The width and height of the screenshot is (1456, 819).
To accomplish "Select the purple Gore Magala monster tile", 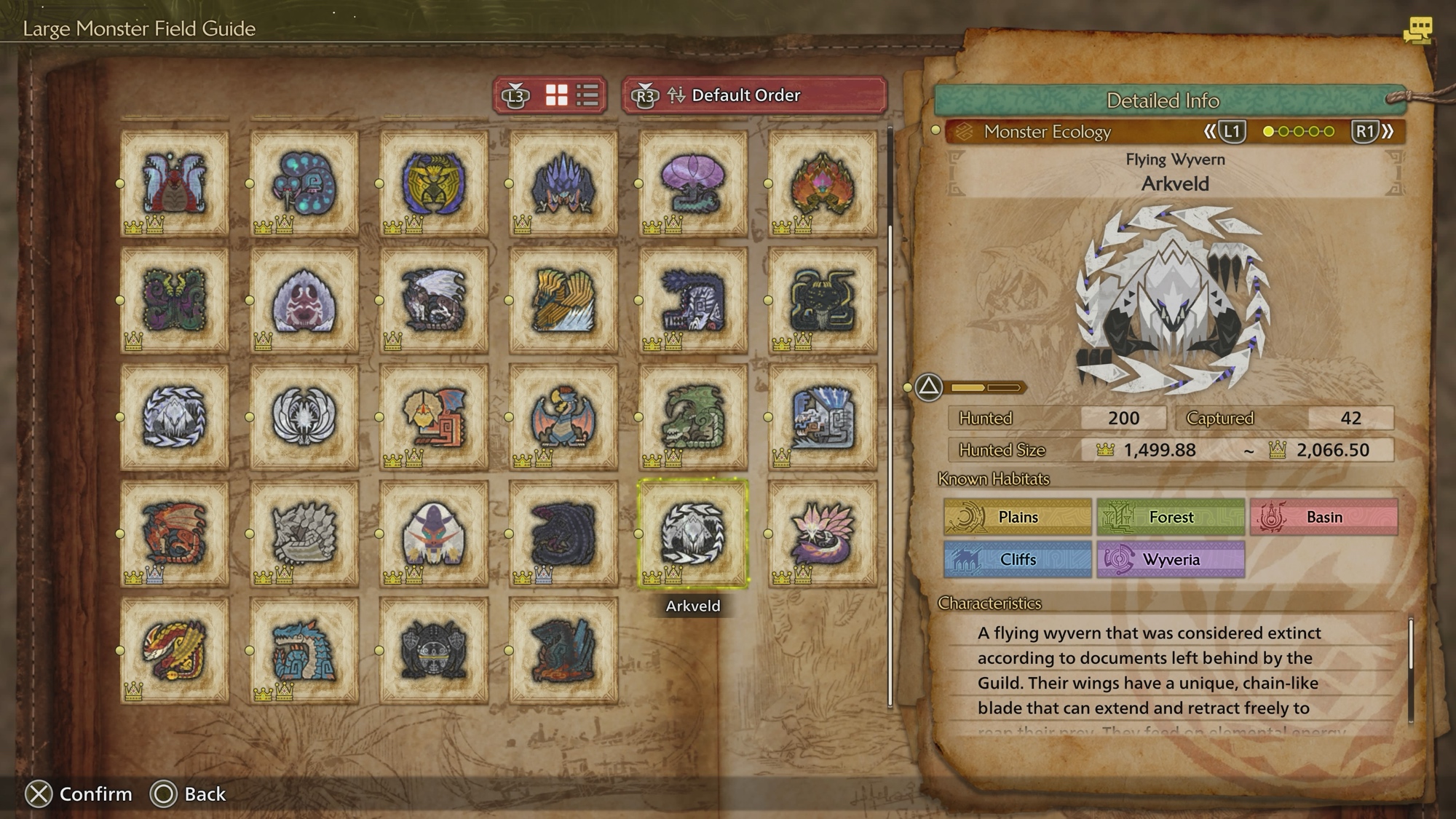I will (x=563, y=533).
